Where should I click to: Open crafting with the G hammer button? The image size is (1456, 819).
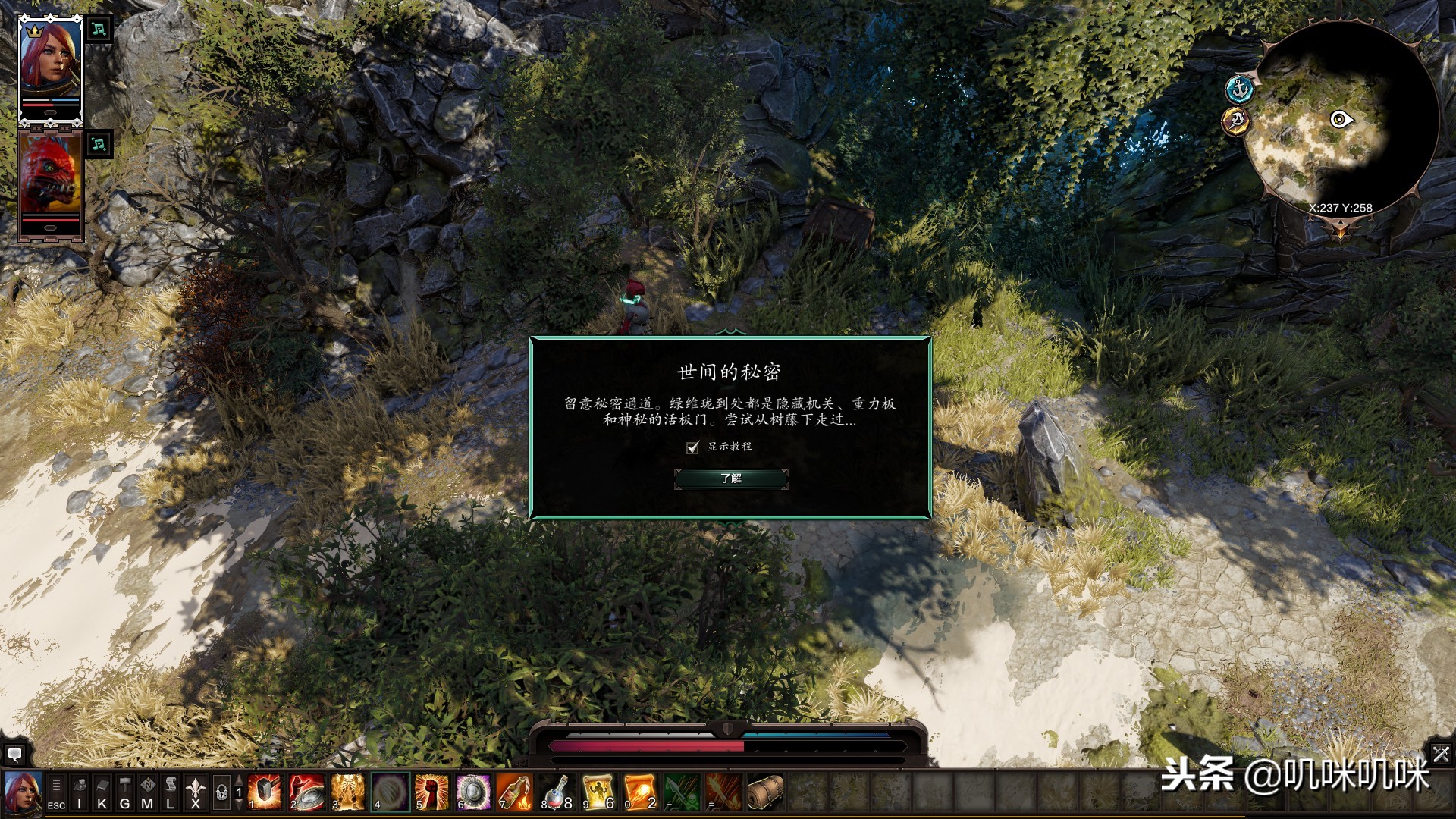124,794
